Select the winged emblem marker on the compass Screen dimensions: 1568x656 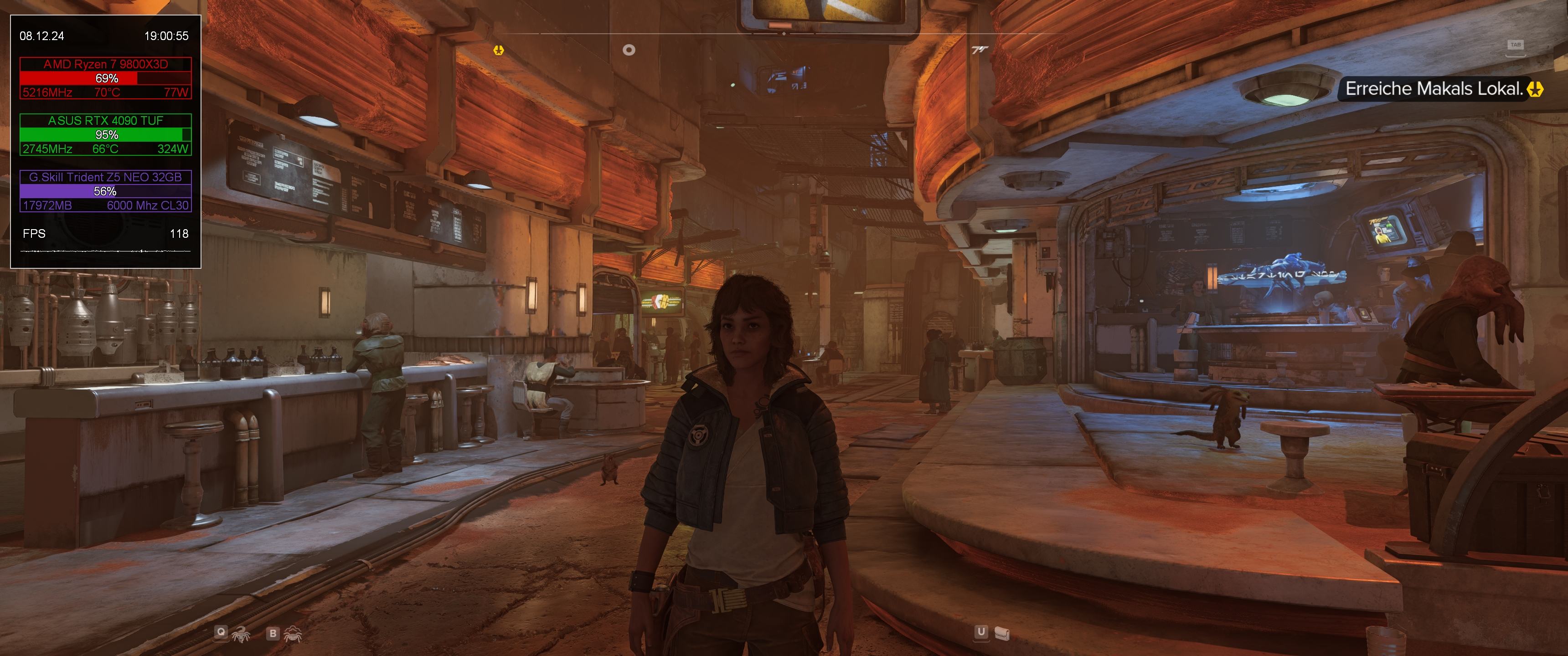pyautogui.click(x=979, y=50)
